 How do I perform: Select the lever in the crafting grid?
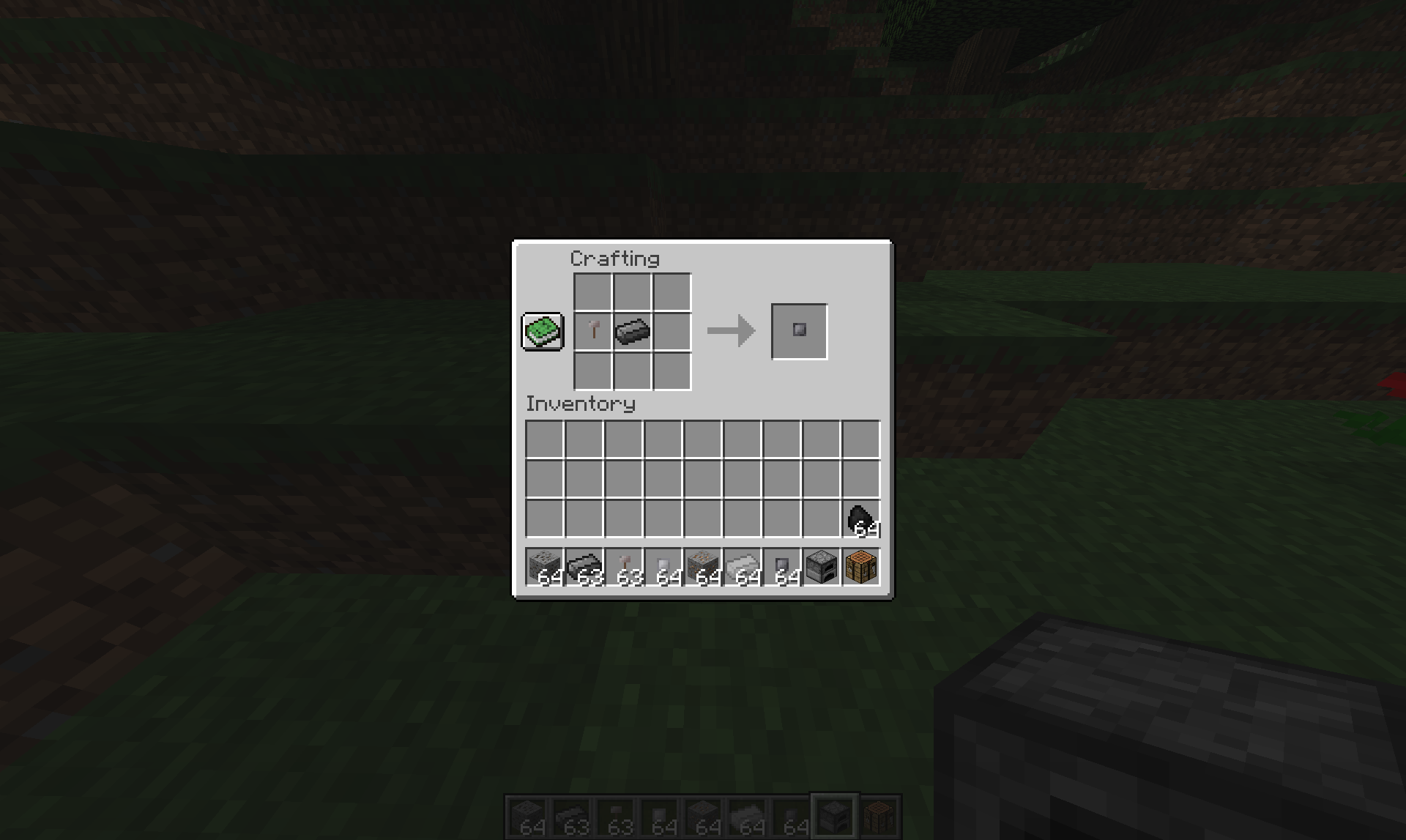pos(592,331)
